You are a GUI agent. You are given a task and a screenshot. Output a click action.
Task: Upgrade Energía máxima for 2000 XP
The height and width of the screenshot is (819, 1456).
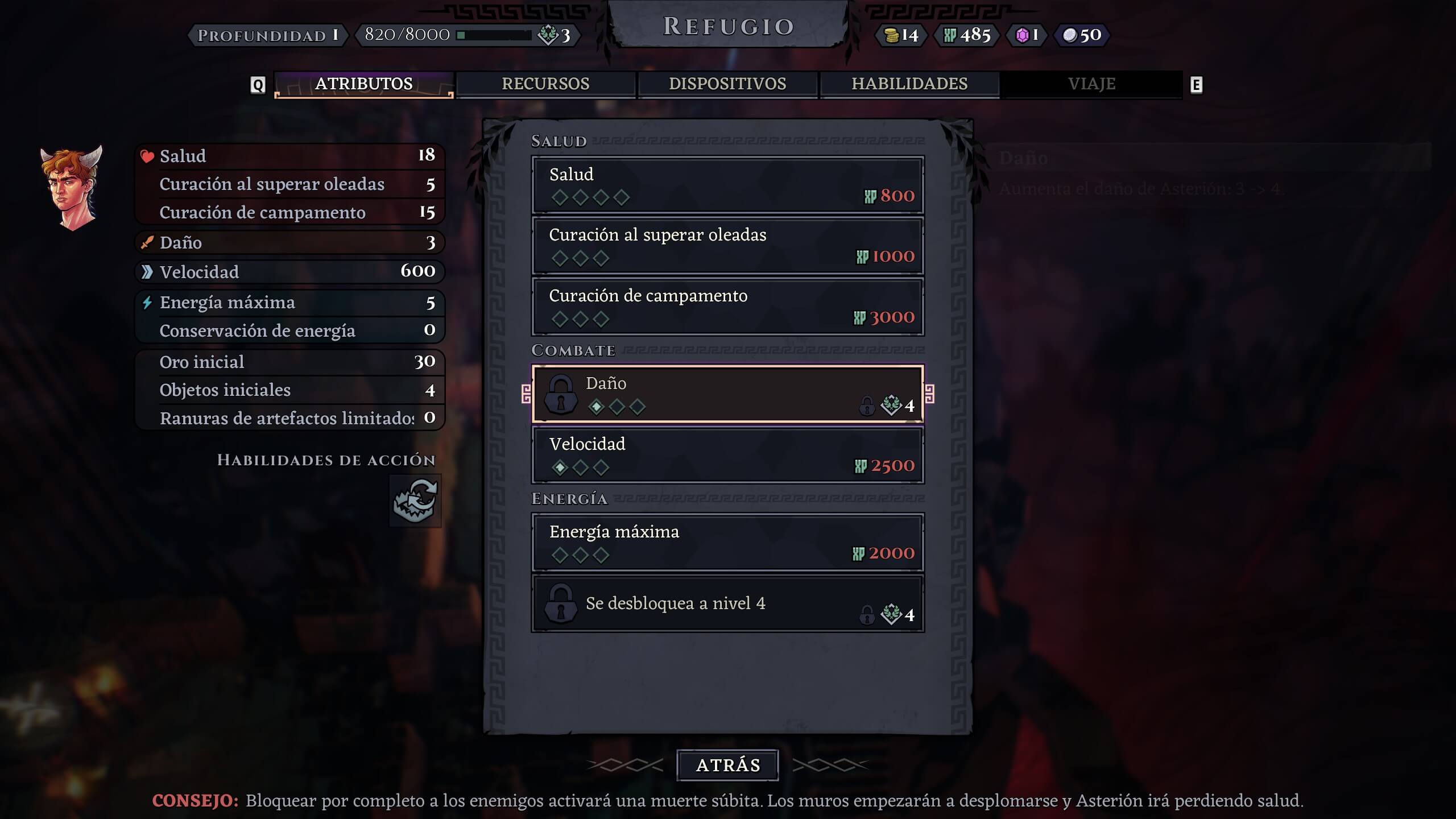click(x=727, y=543)
